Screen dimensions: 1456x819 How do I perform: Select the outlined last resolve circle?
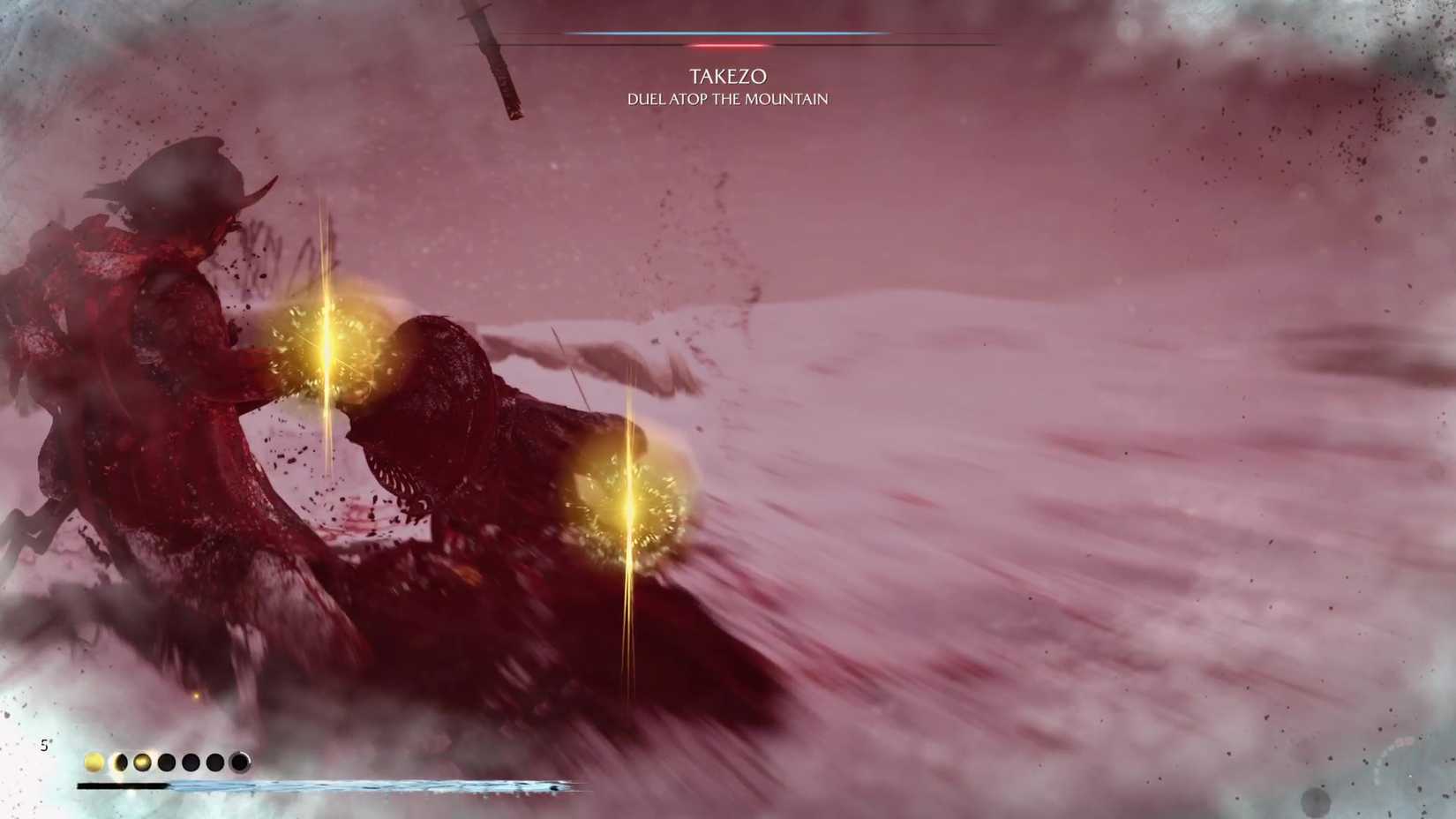click(x=240, y=761)
